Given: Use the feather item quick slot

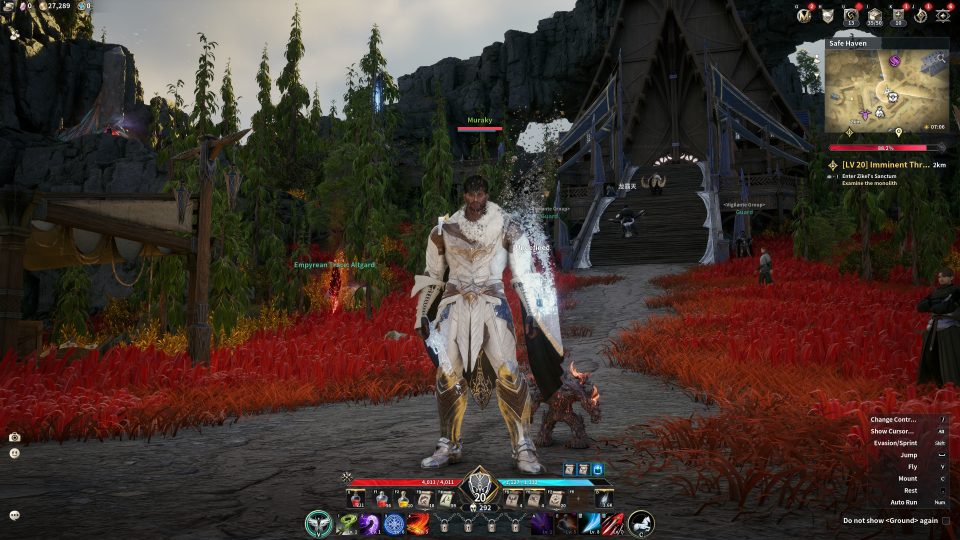Looking at the screenshot, I should tap(603, 498).
